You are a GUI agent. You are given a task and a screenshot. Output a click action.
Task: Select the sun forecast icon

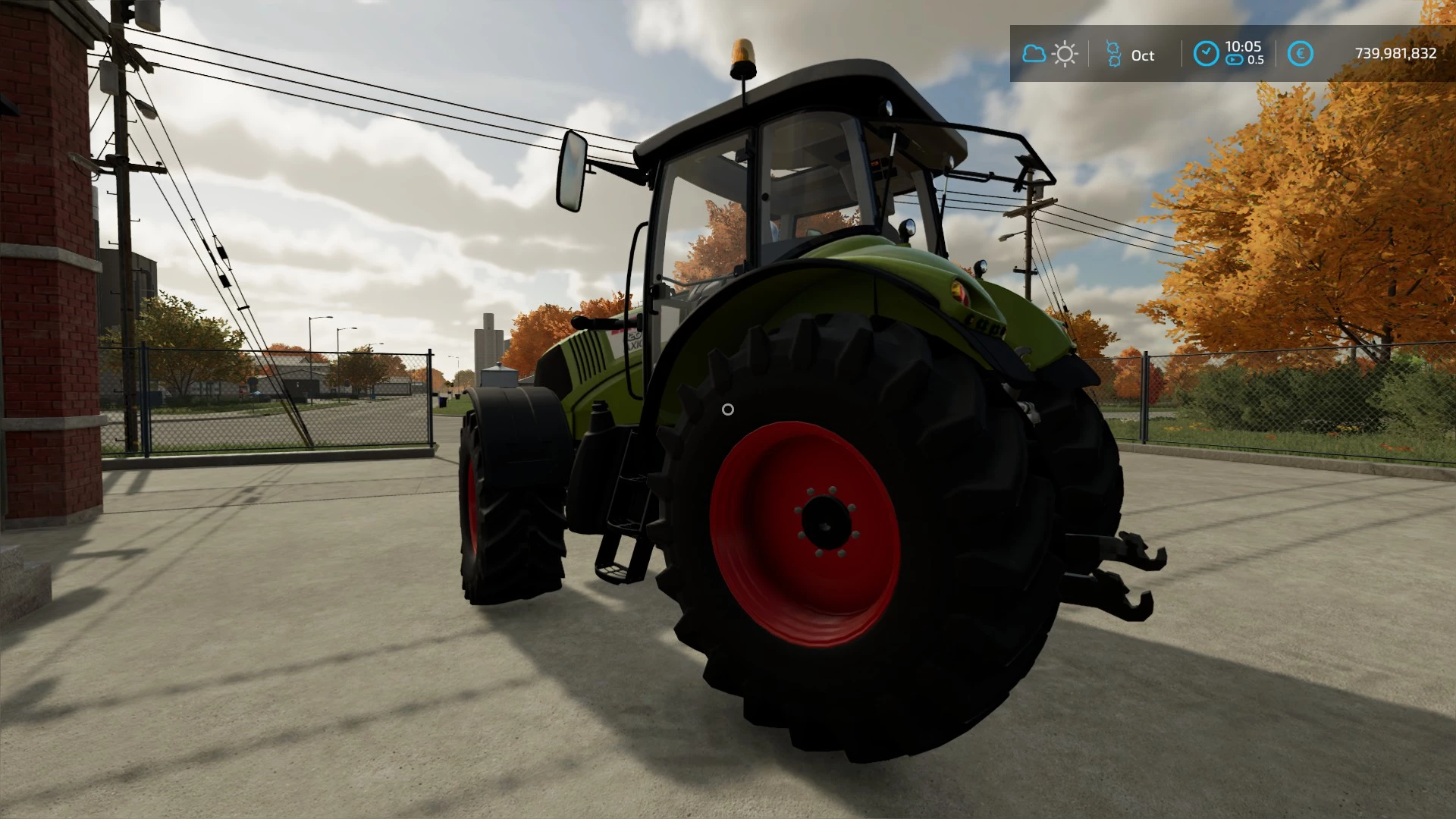tap(1065, 54)
